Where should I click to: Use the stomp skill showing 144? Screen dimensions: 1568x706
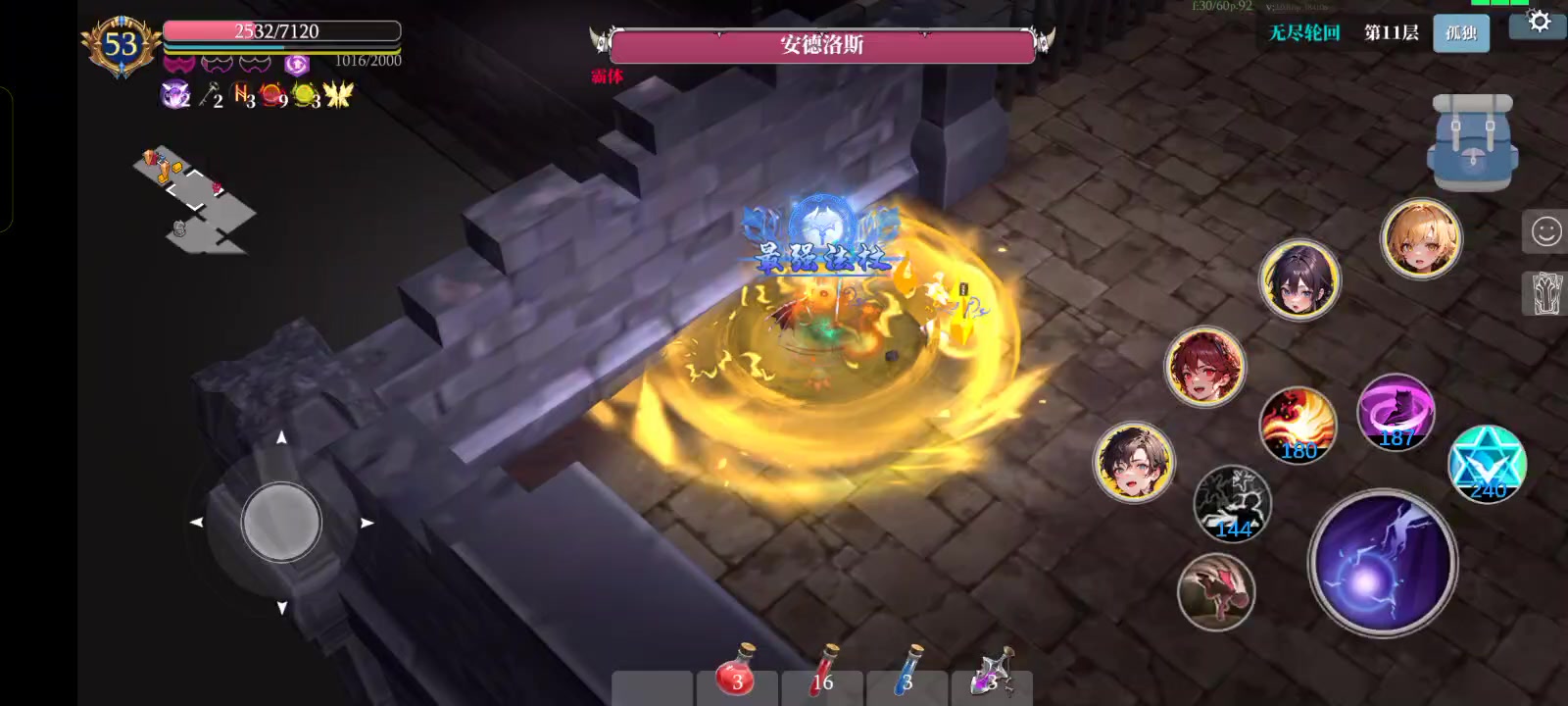coord(1233,503)
